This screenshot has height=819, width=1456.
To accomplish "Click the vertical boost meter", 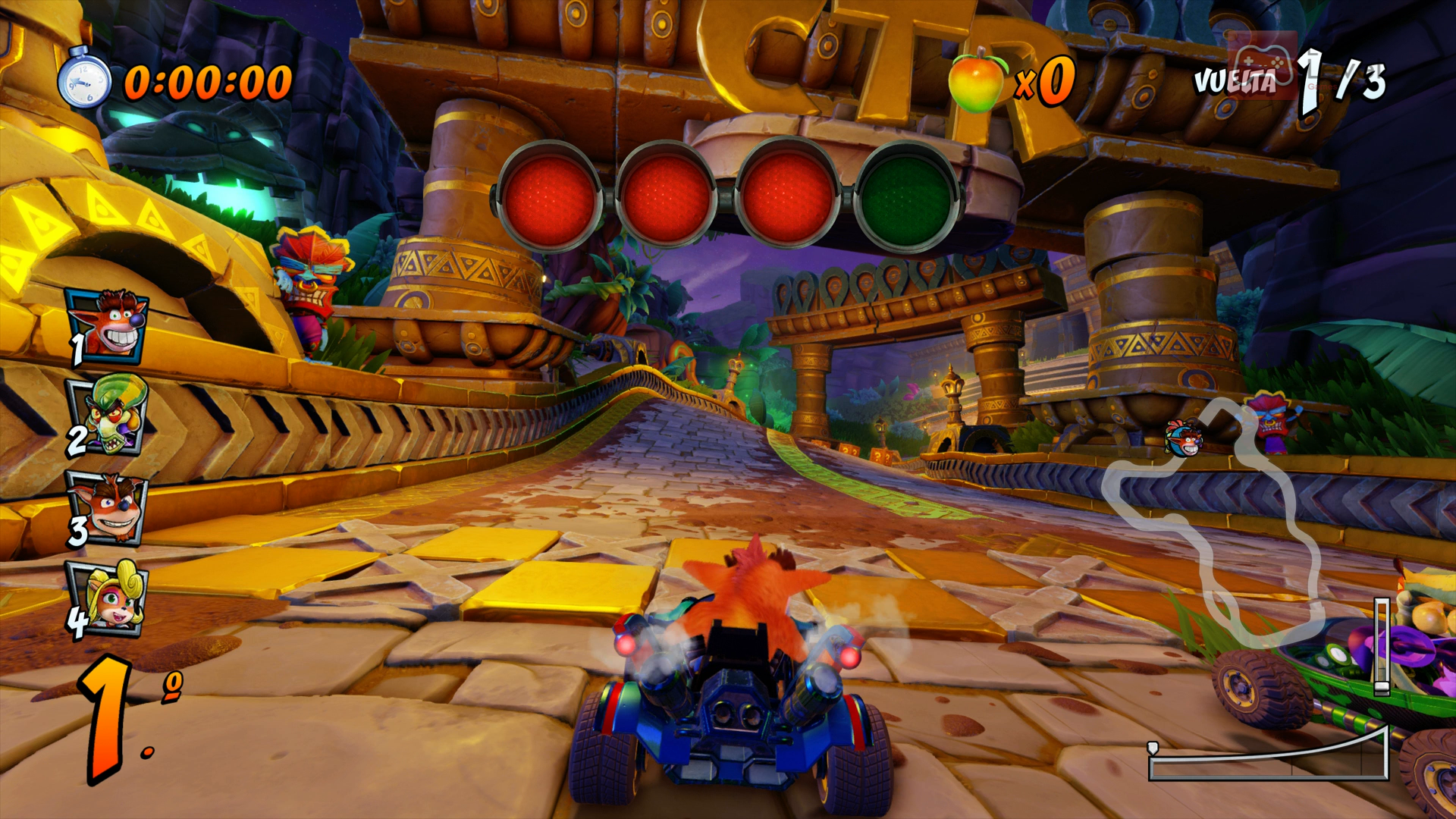I will 1382,646.
